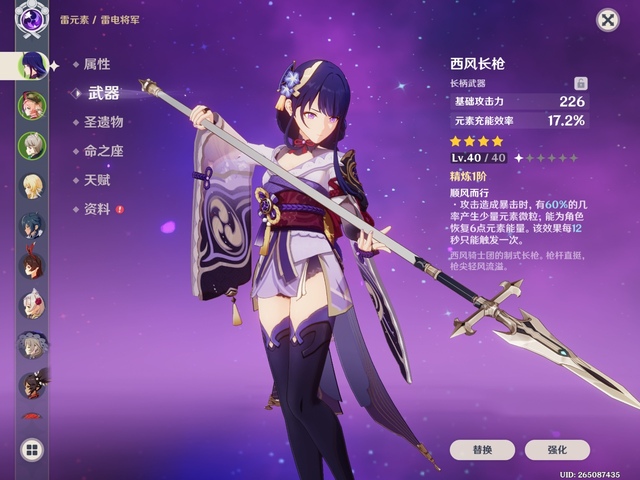Image resolution: width=640 pixels, height=480 pixels.
Task: Open the 命之座 constellation page
Action: pyautogui.click(x=103, y=151)
